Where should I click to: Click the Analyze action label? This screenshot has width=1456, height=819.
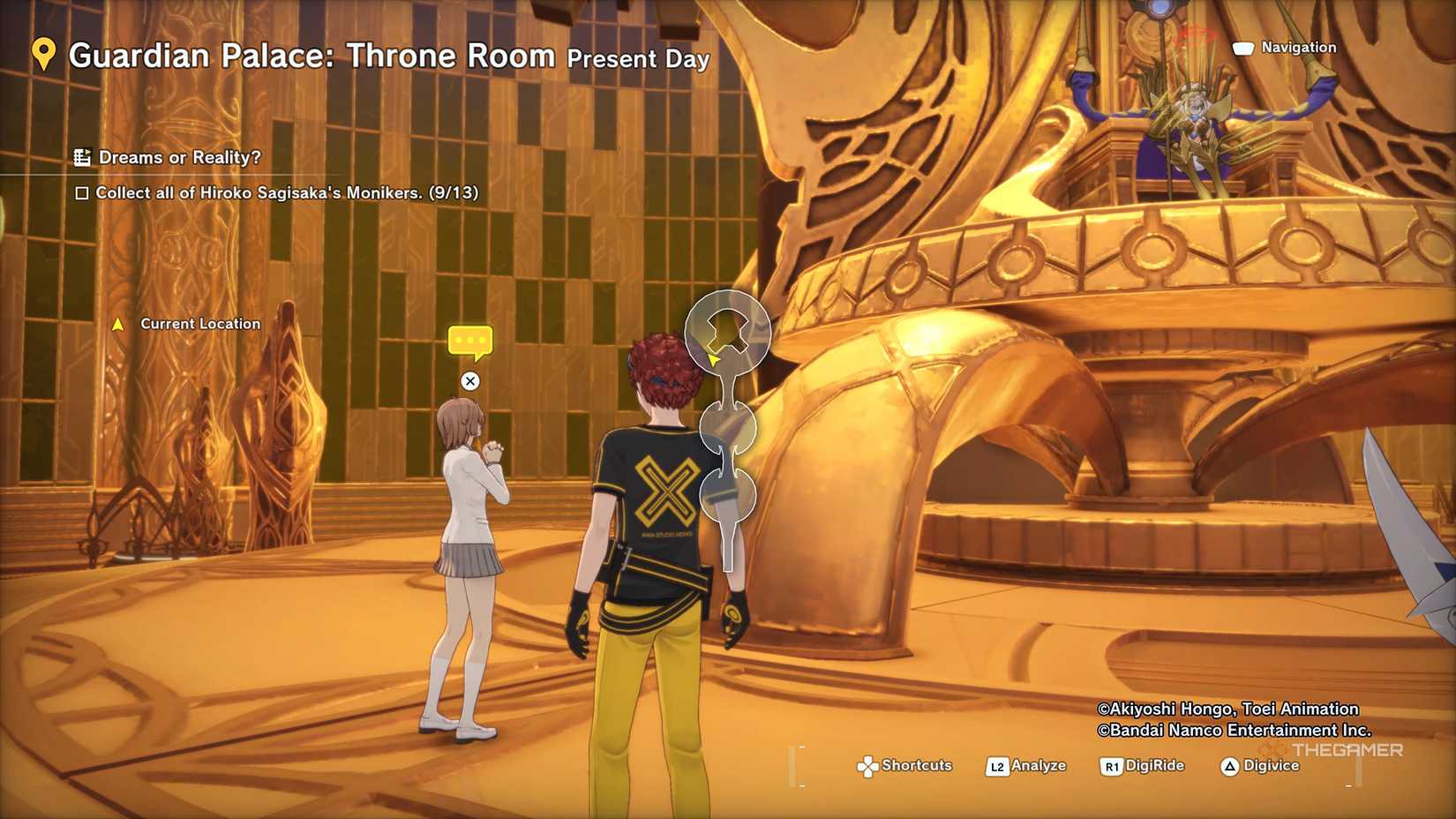coord(1041,766)
